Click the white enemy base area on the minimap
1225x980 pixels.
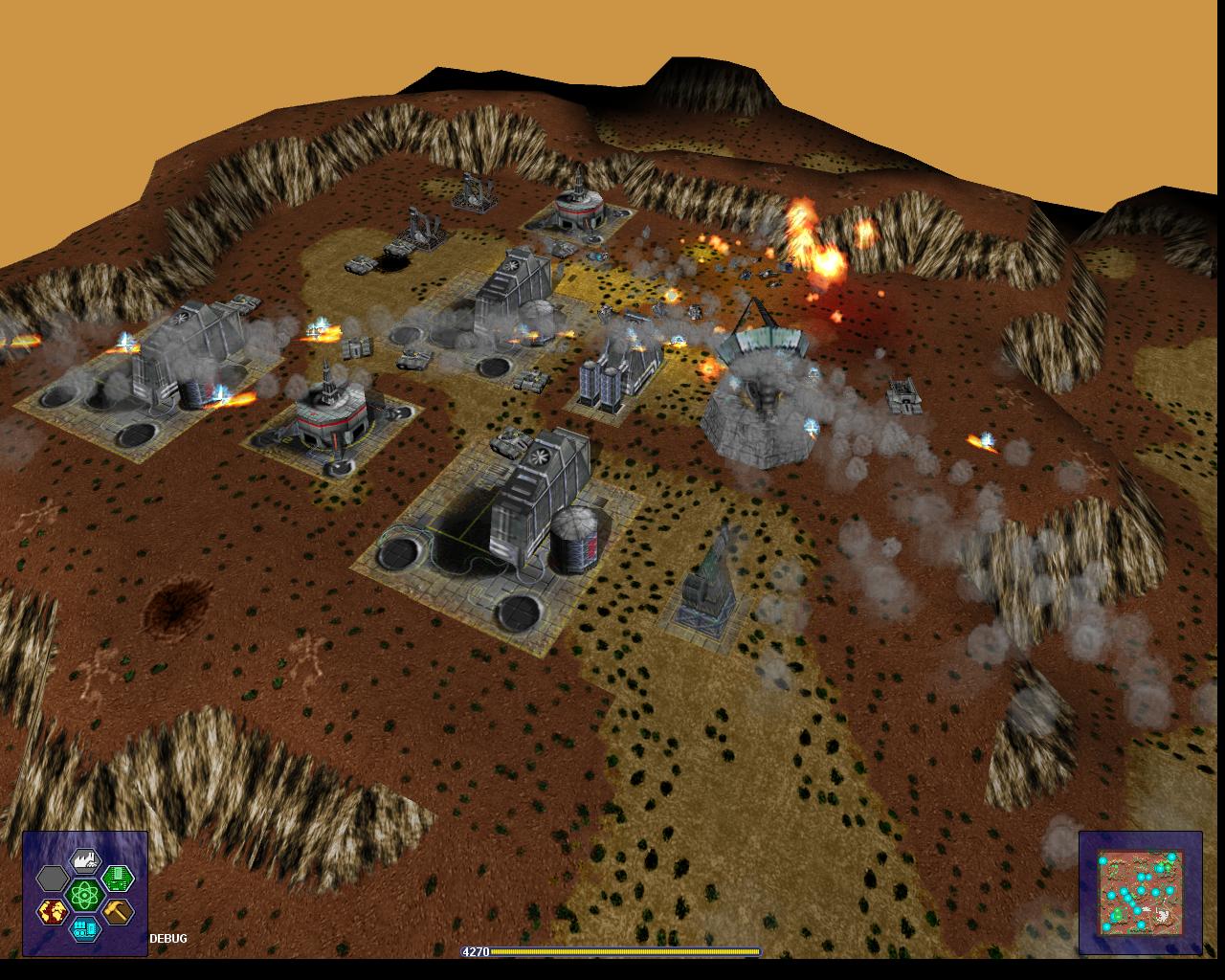tap(1162, 914)
